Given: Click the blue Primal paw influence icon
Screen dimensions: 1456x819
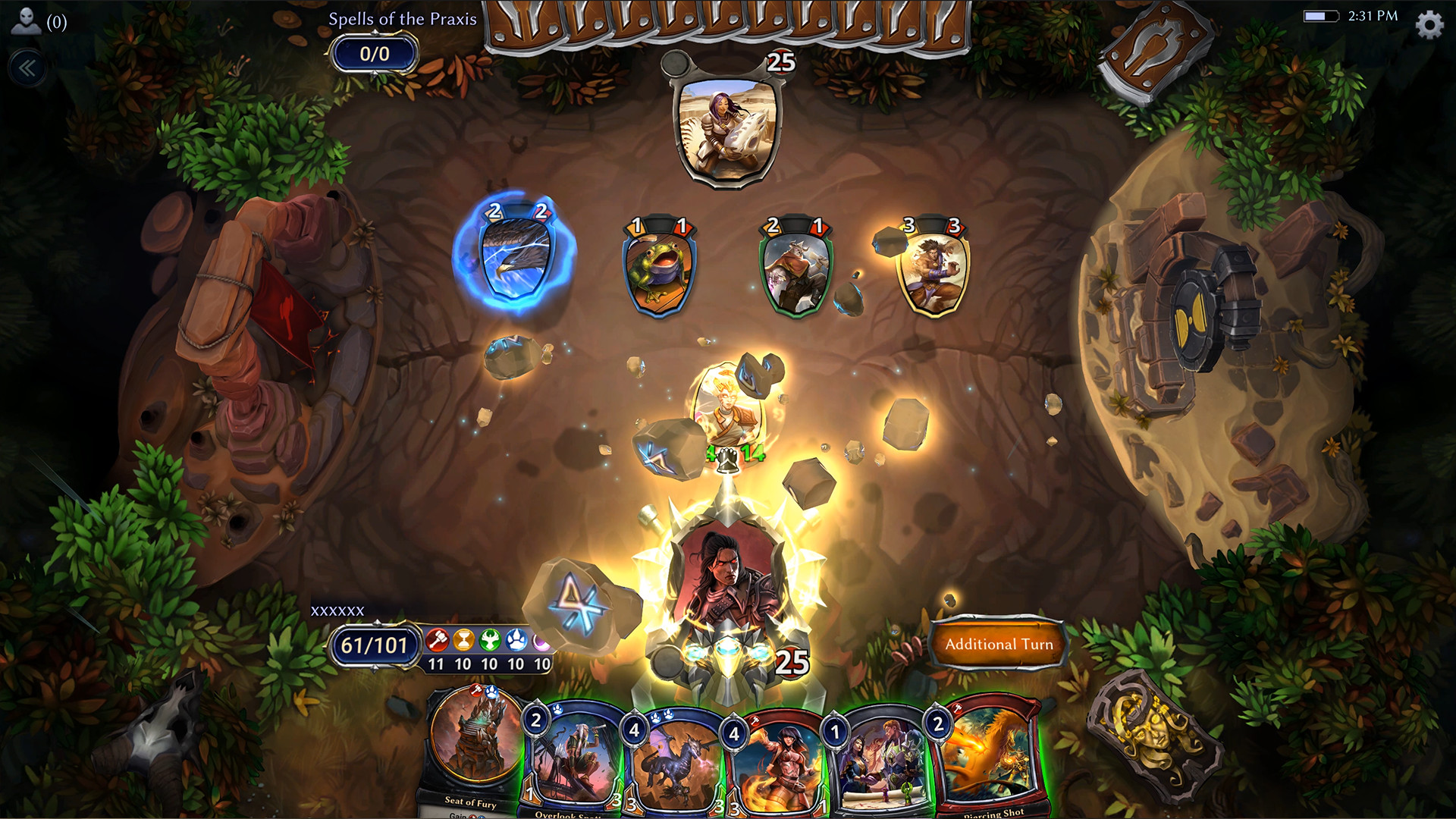Looking at the screenshot, I should [517, 639].
